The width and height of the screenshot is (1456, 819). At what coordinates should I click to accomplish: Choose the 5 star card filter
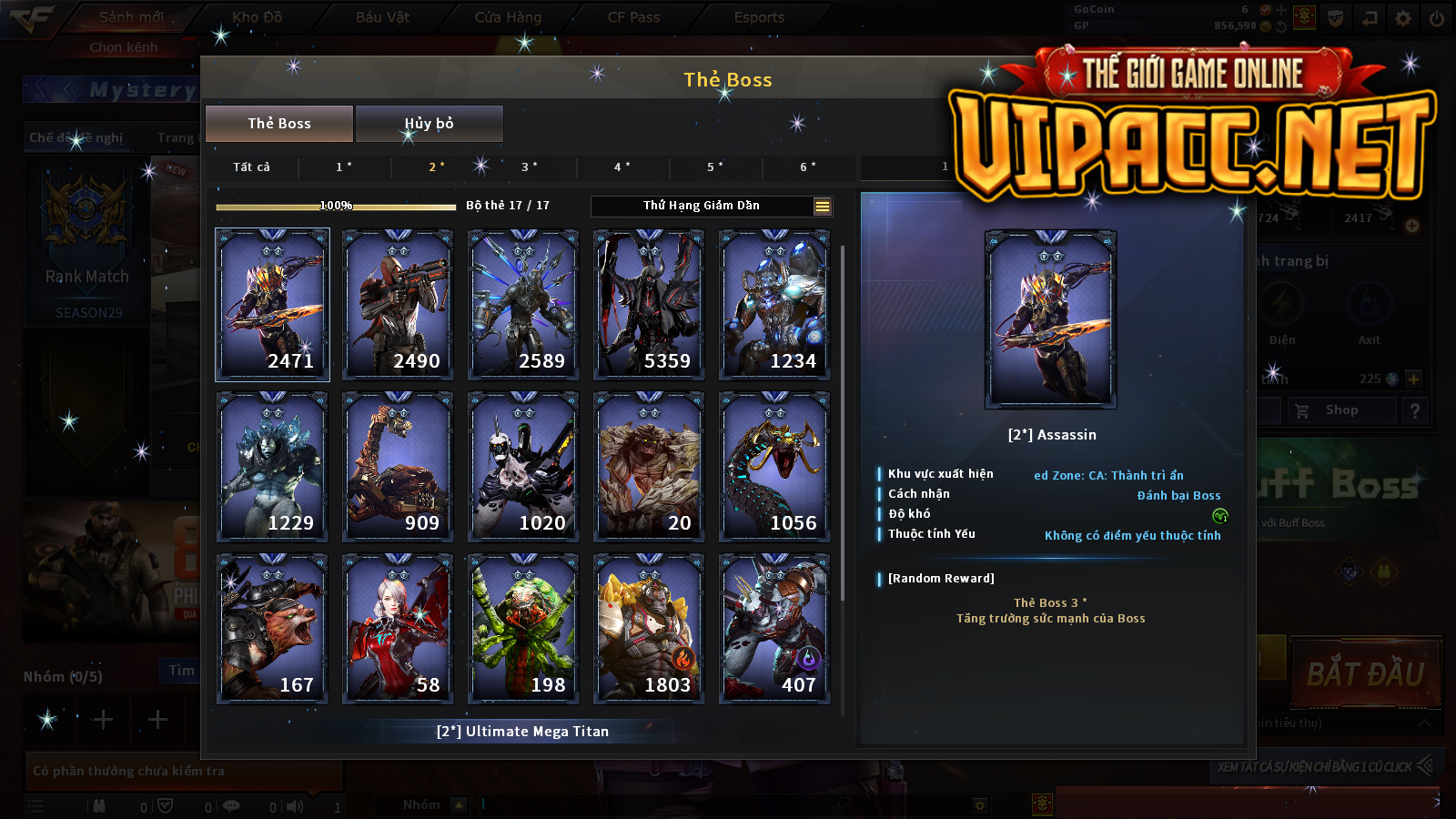pos(715,167)
